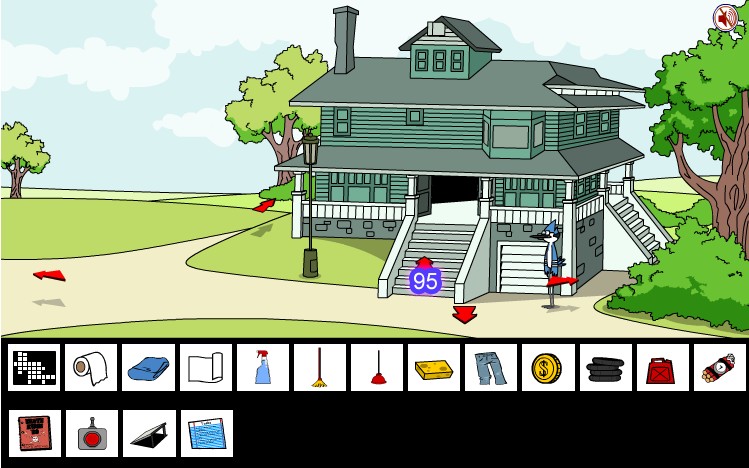Click the red down arrow to exit
The image size is (749, 468).
(x=464, y=315)
